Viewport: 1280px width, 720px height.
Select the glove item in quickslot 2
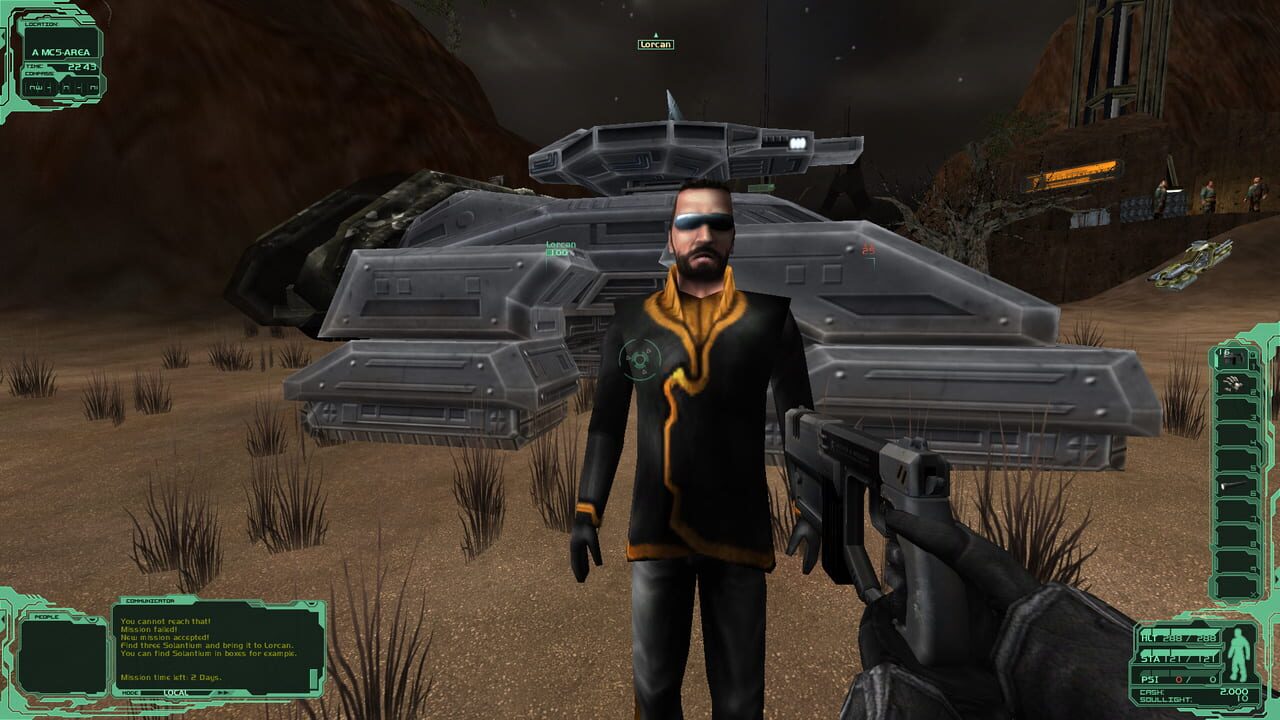click(x=1231, y=384)
